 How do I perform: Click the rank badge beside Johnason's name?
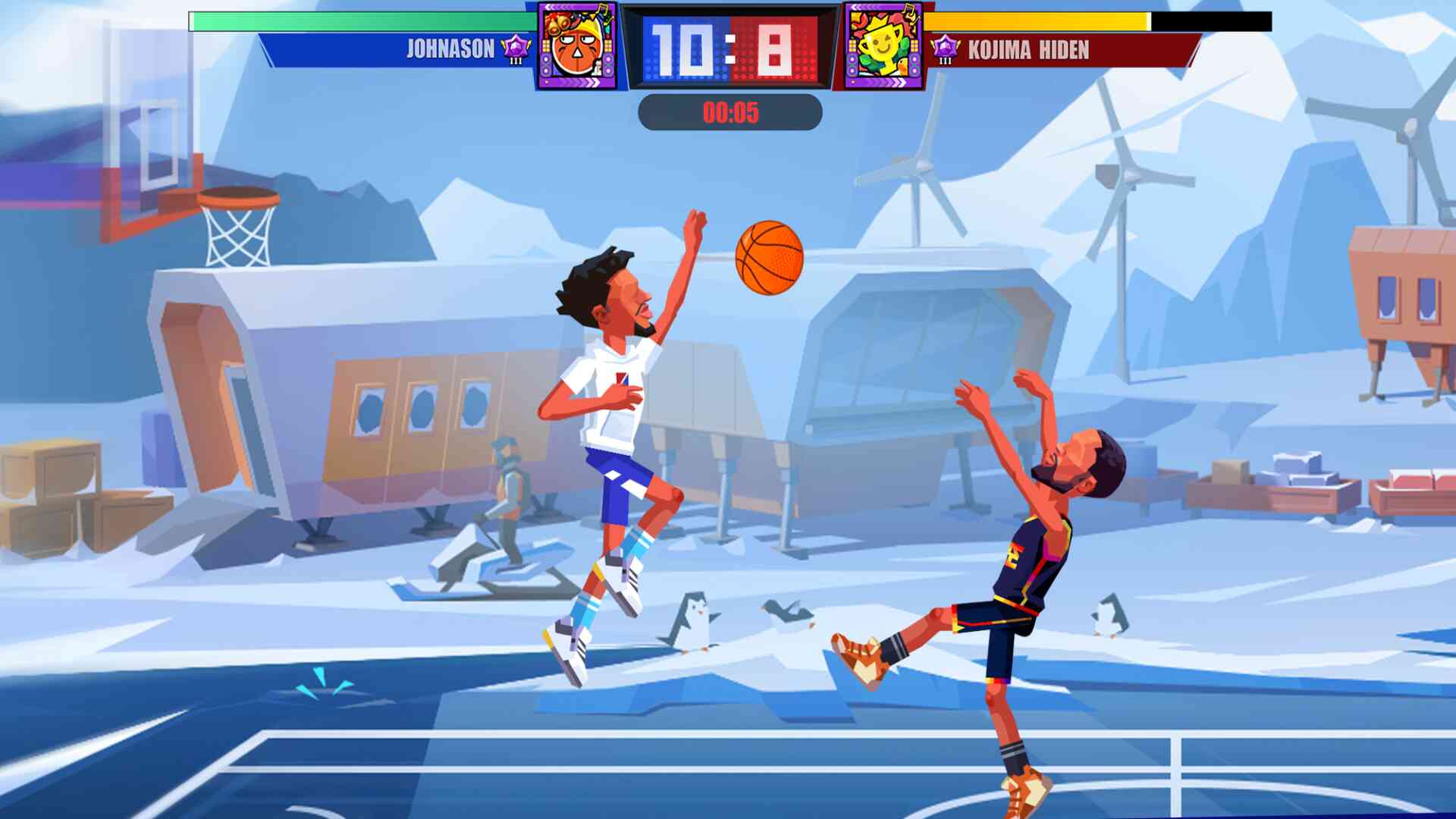(517, 49)
